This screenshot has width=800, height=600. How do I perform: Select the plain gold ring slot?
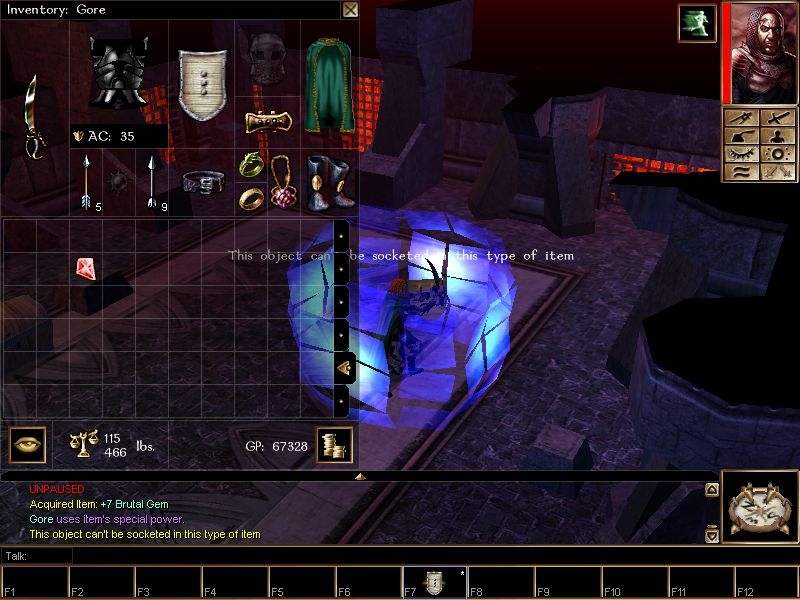(251, 198)
